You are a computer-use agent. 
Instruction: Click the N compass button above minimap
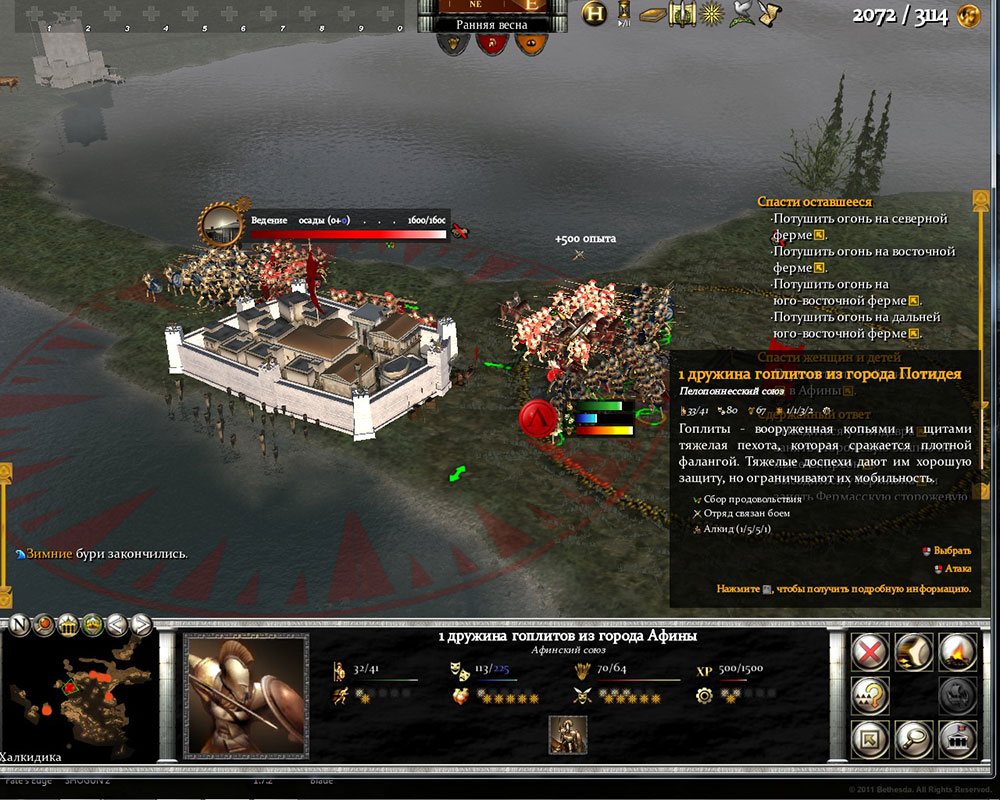(18, 625)
